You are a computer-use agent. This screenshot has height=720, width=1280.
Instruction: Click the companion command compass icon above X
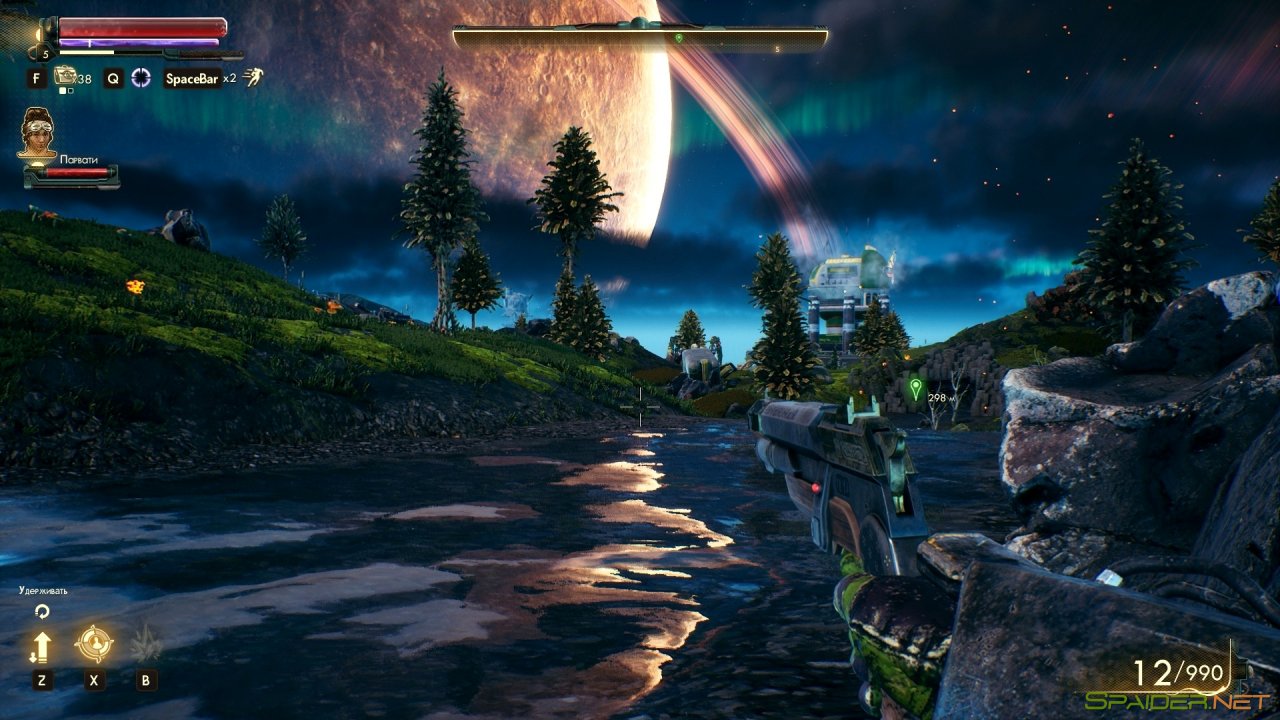point(92,642)
